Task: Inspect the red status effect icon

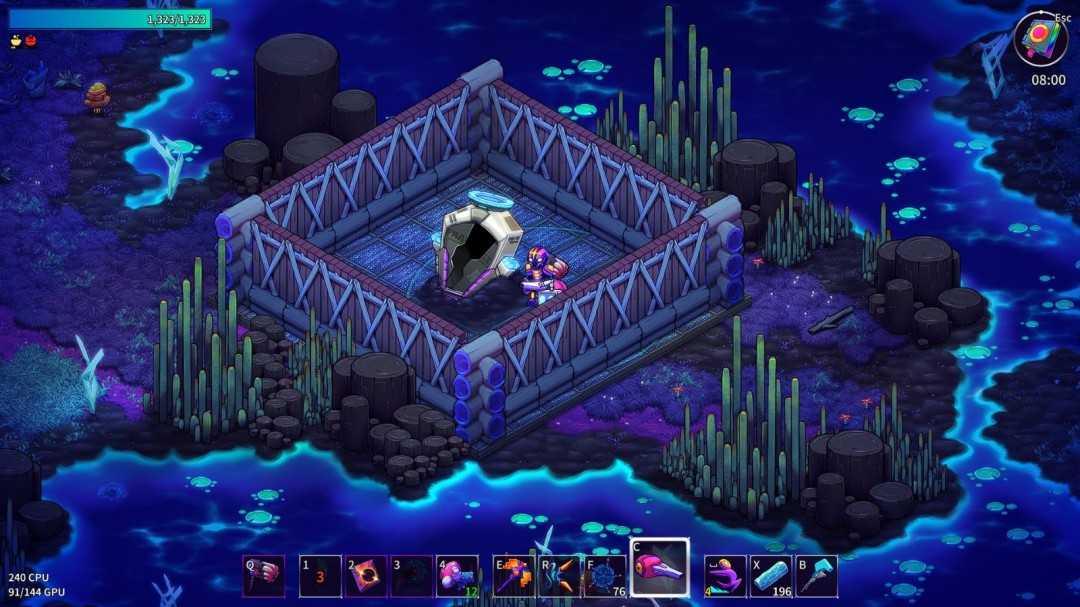Action: click(30, 41)
